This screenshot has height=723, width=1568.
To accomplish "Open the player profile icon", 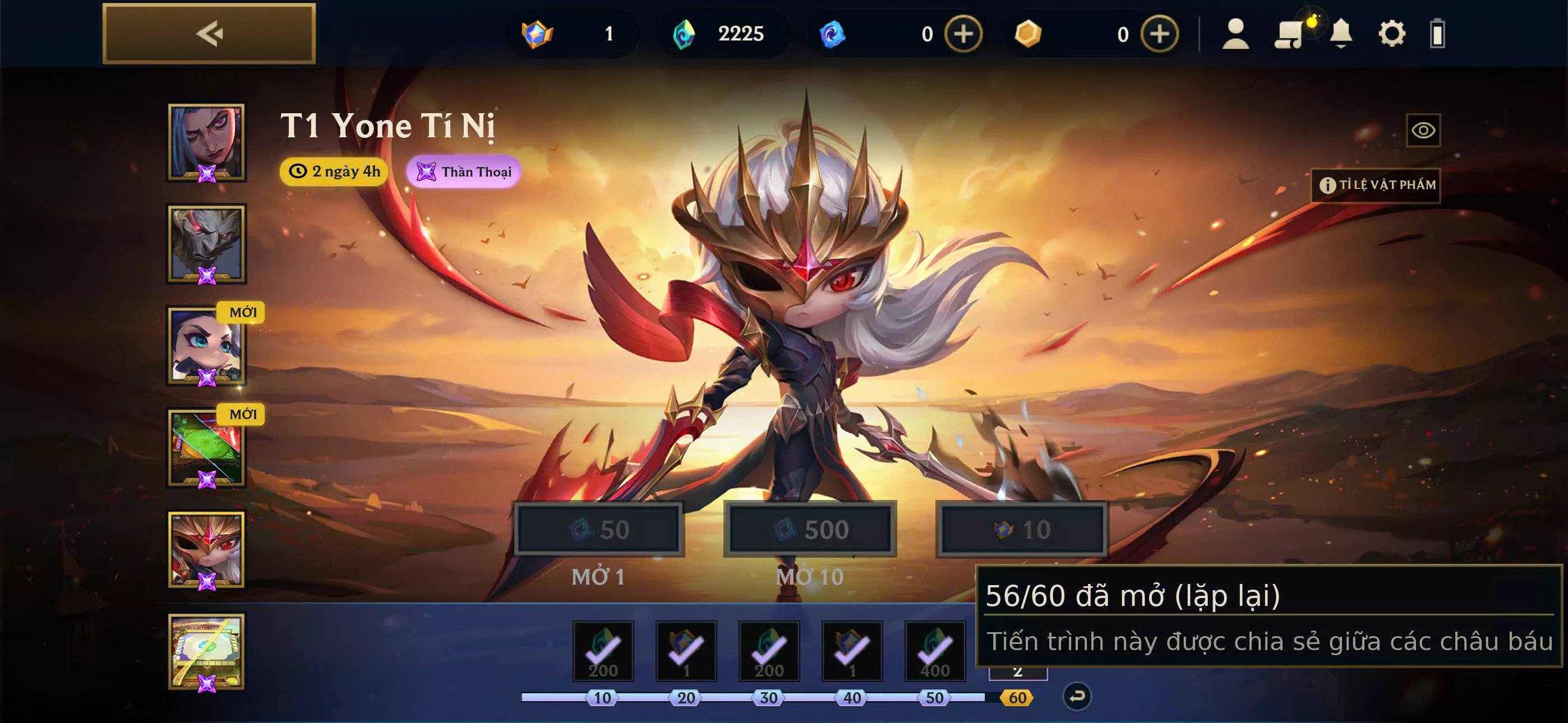I will pyautogui.click(x=1236, y=34).
